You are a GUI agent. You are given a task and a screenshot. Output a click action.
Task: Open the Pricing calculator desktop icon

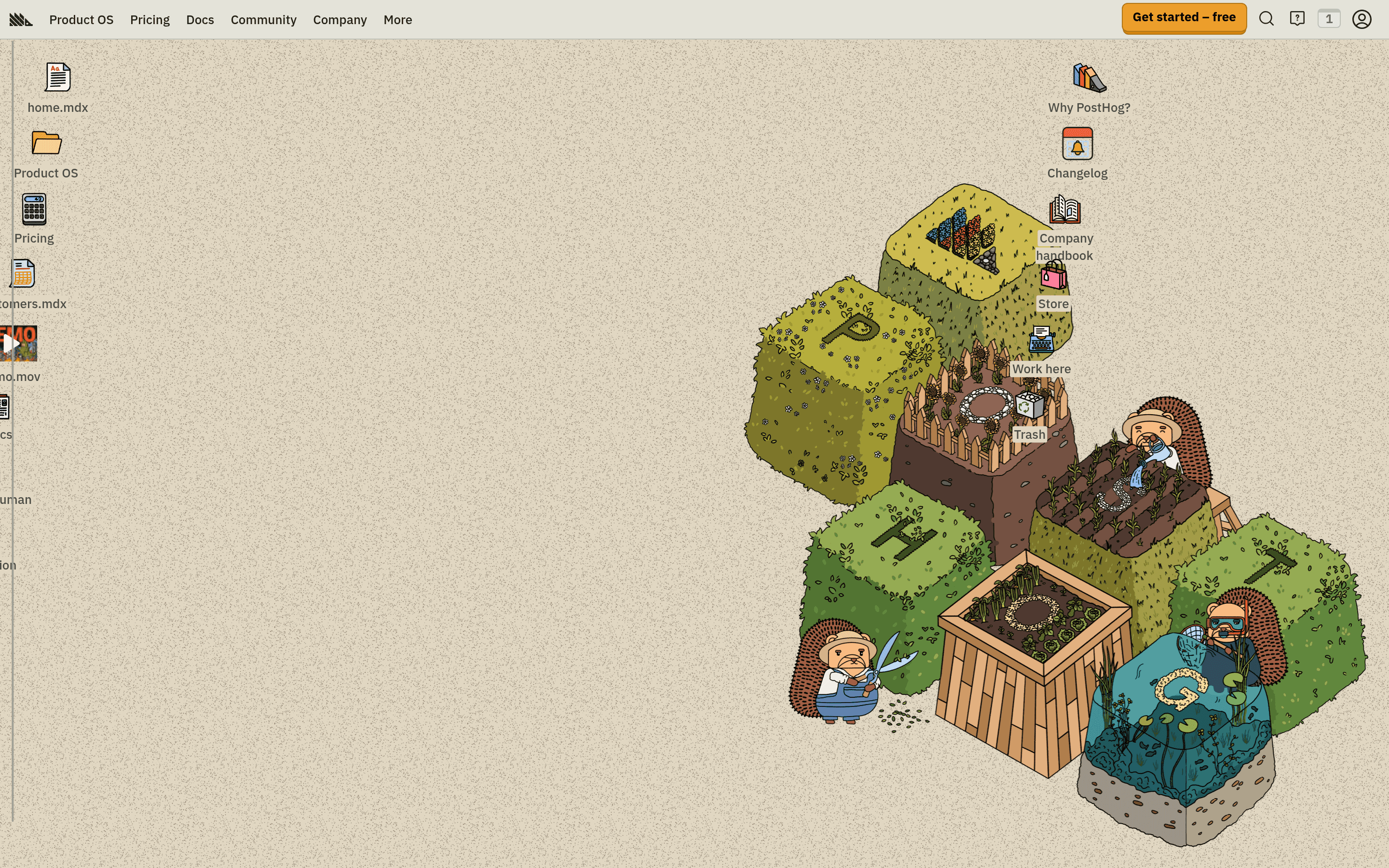pyautogui.click(x=33, y=210)
